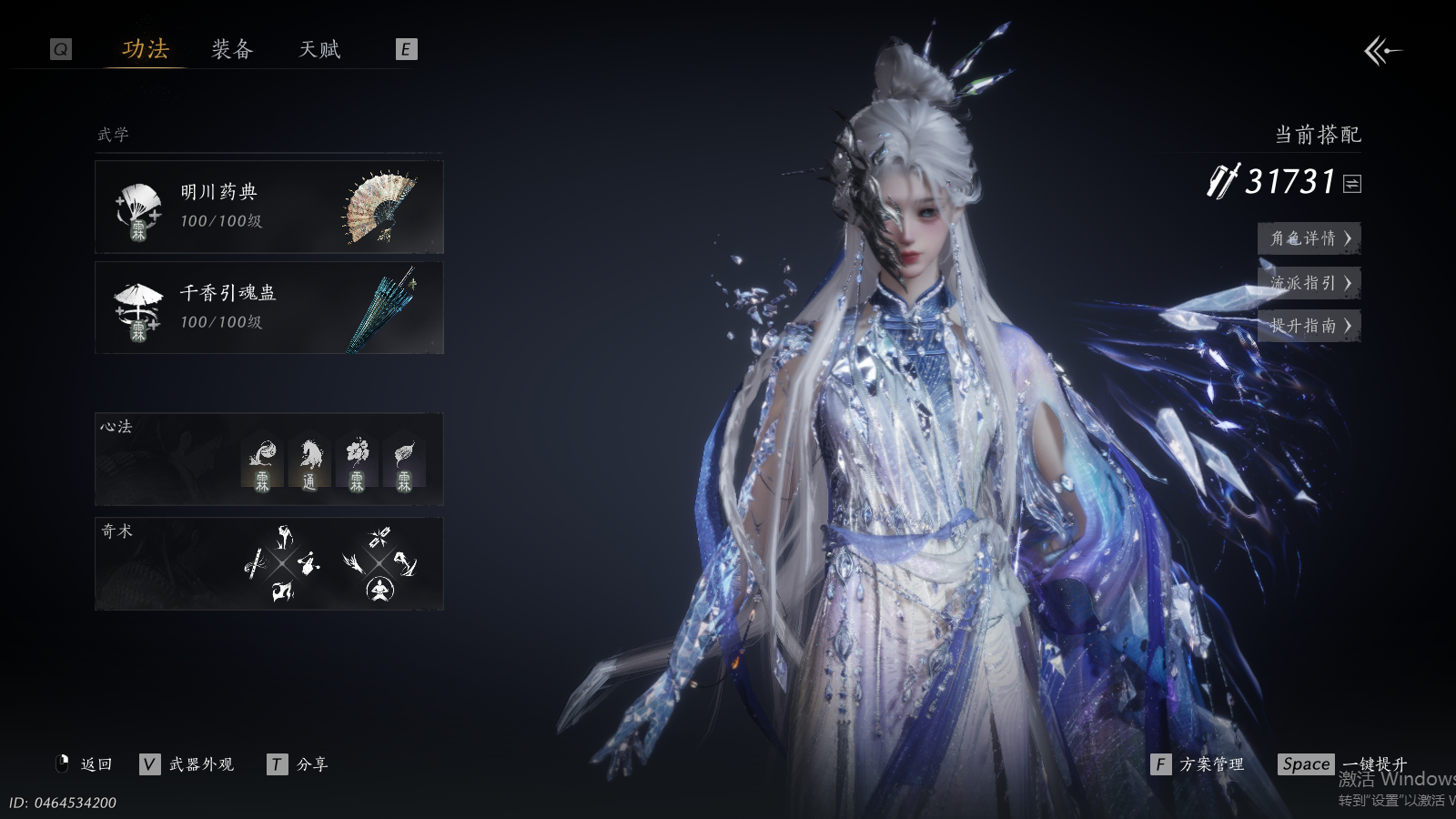
Task: Click the 返回 button
Action: click(x=86, y=764)
